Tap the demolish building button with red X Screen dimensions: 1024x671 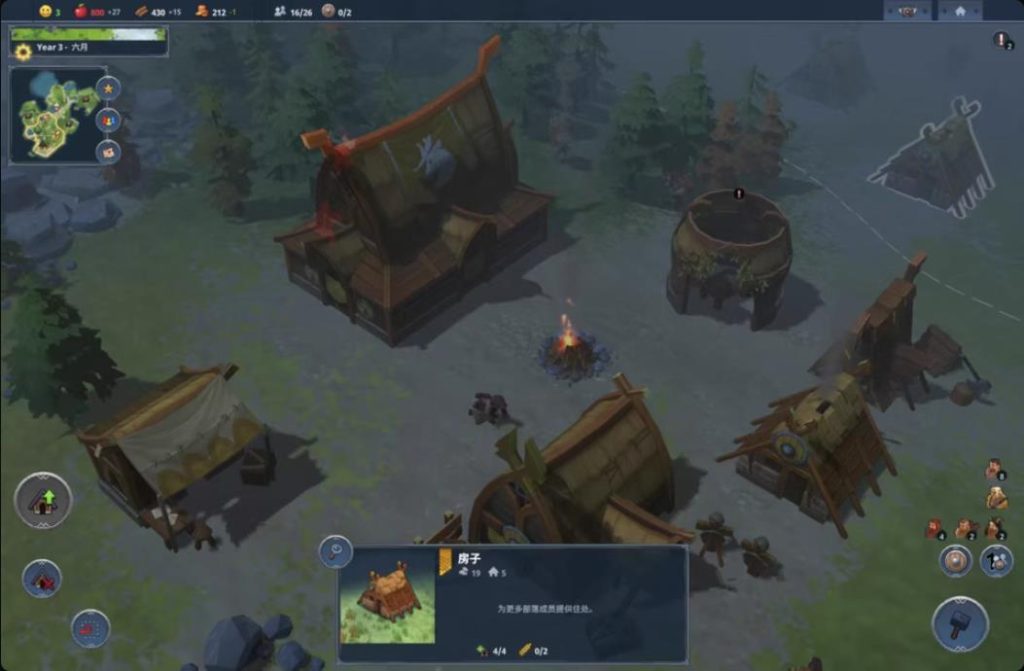(x=42, y=579)
